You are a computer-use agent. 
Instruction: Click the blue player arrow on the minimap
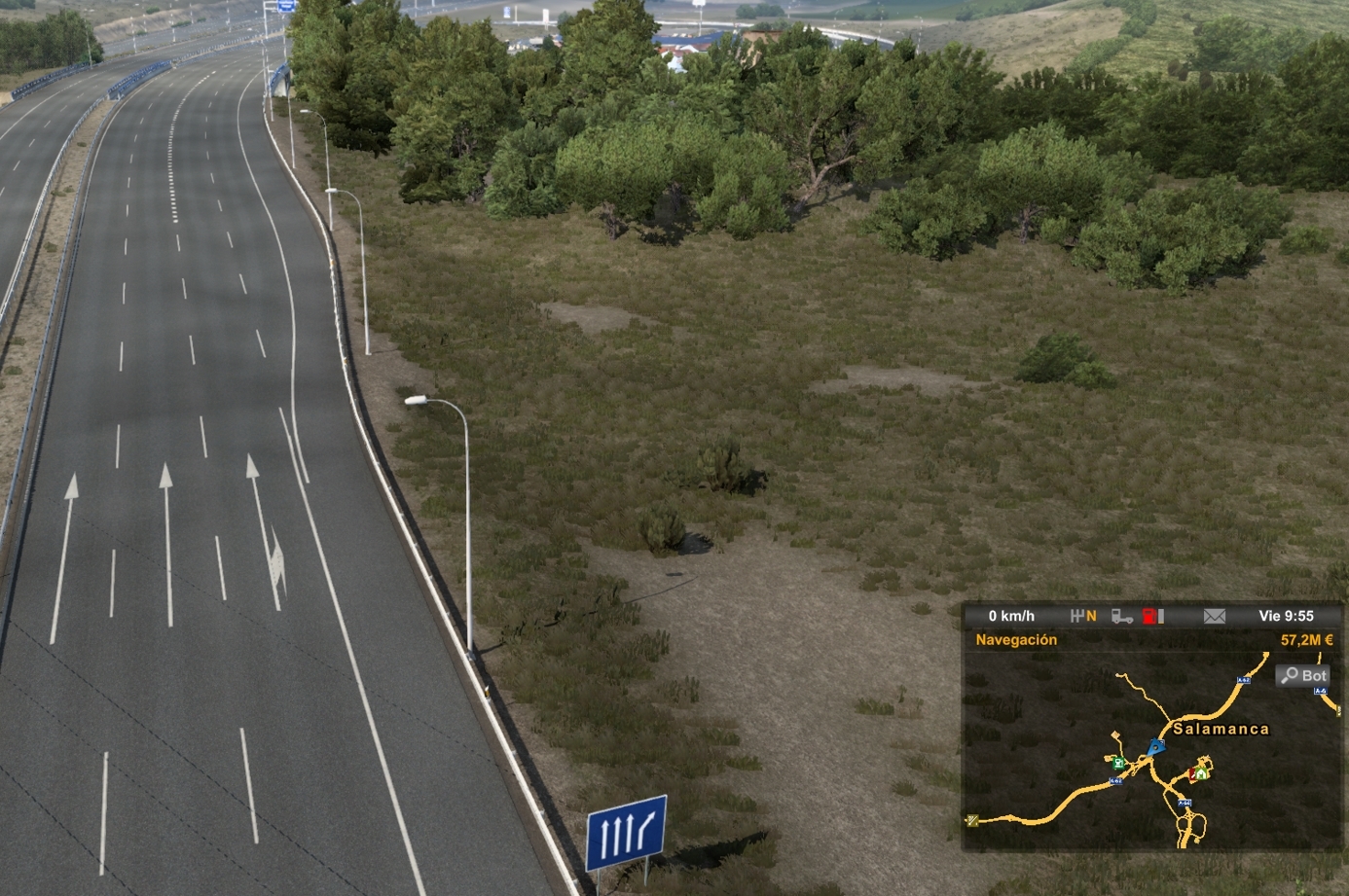click(x=1156, y=747)
